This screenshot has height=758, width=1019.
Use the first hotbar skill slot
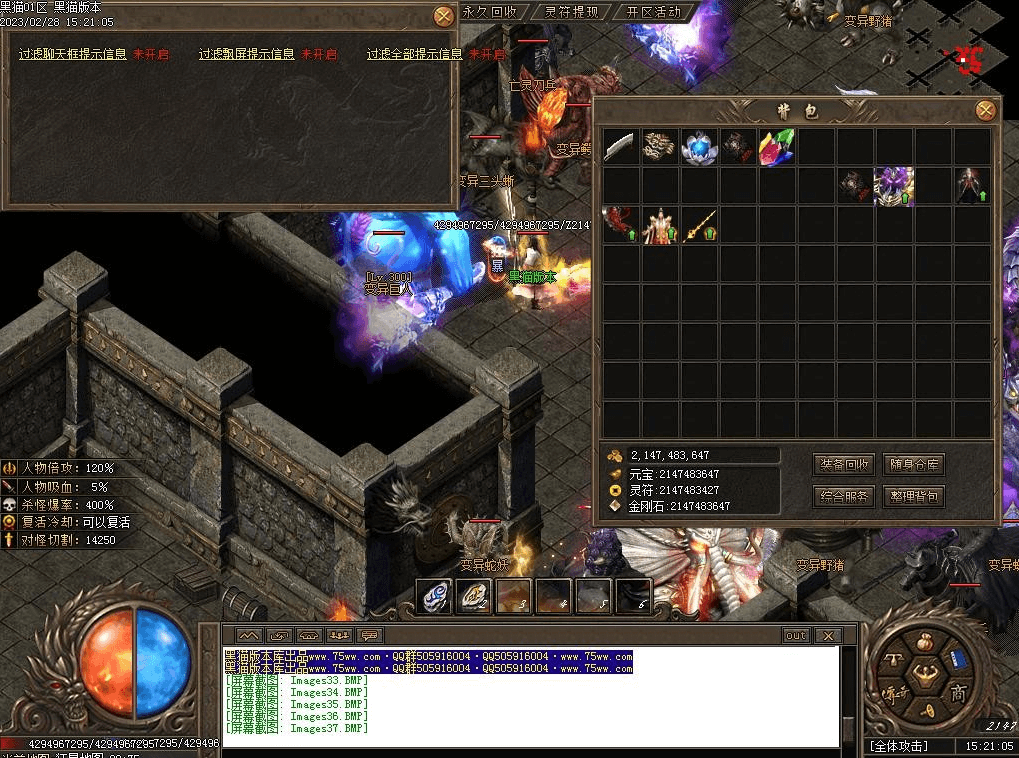[433, 596]
